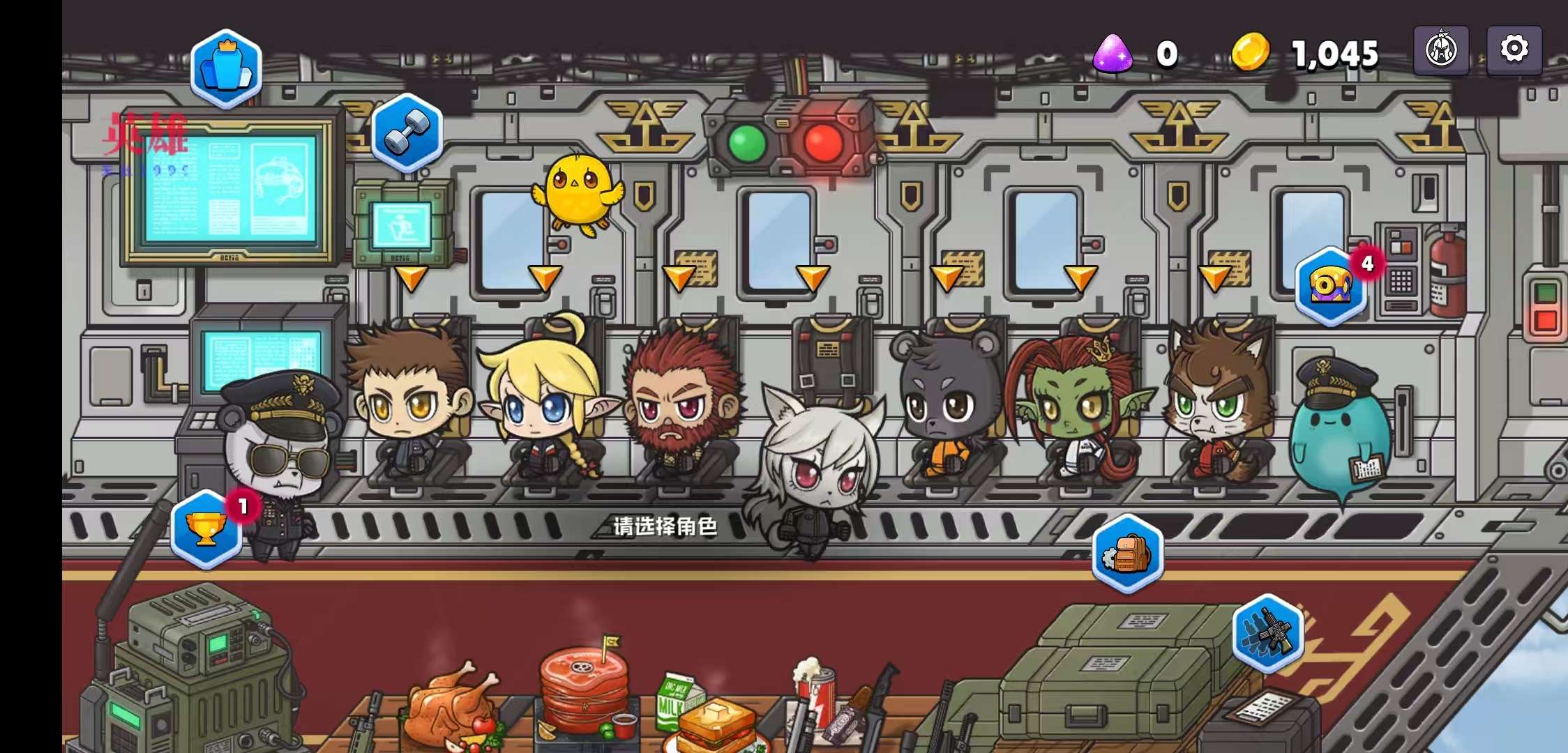Open the gold trophy achievements icon
Screen dimensions: 1568x753
[x=206, y=529]
